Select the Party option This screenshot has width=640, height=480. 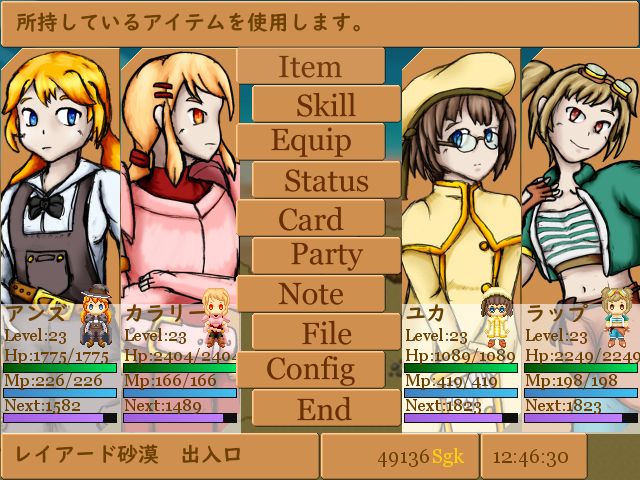[x=326, y=256]
